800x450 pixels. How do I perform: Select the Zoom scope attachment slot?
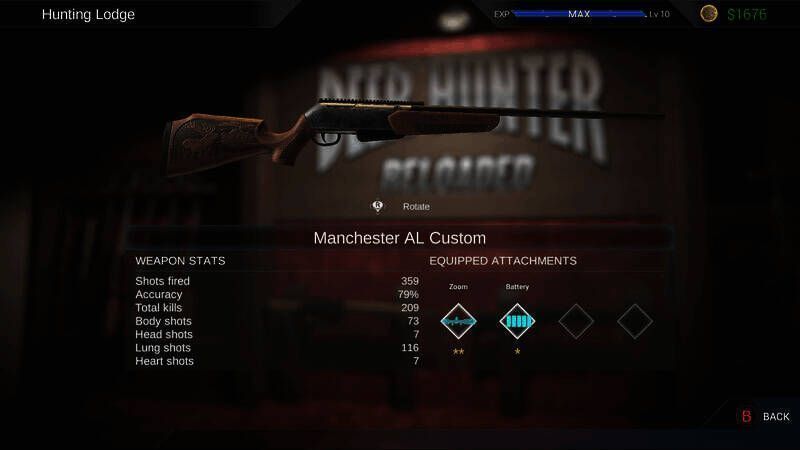458,321
